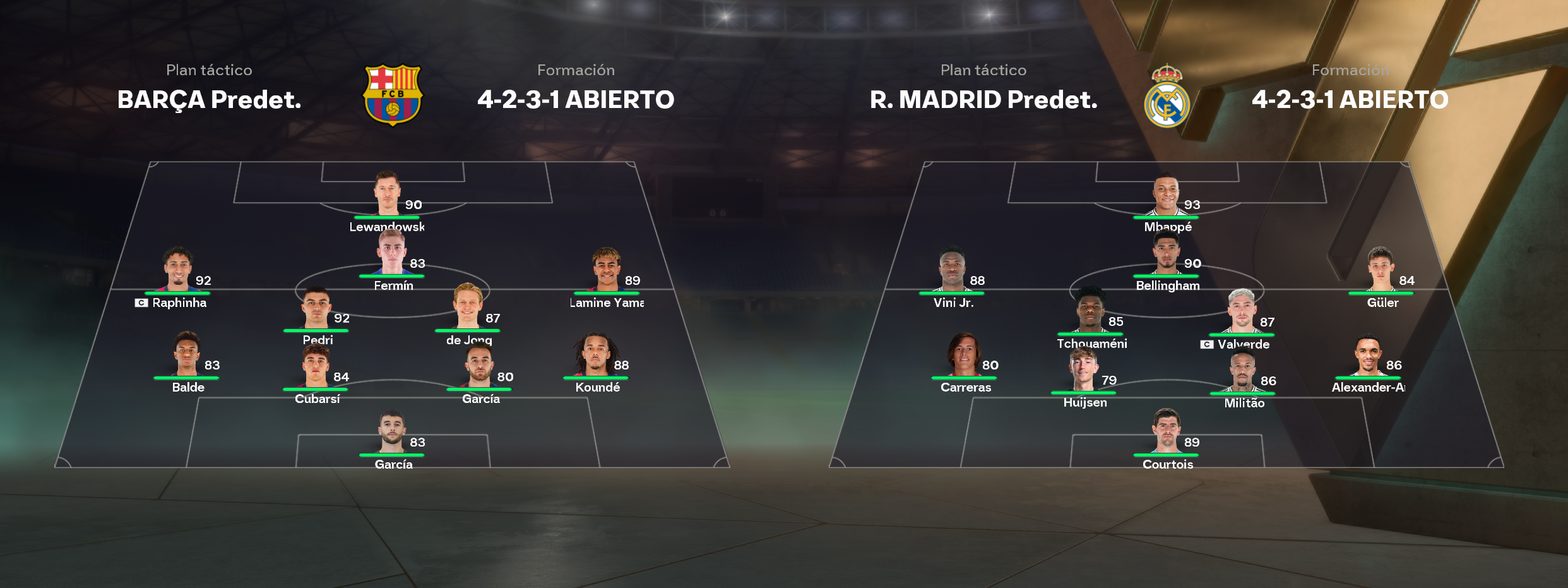Select Güler's player portrait
1568x588 pixels.
[1381, 269]
